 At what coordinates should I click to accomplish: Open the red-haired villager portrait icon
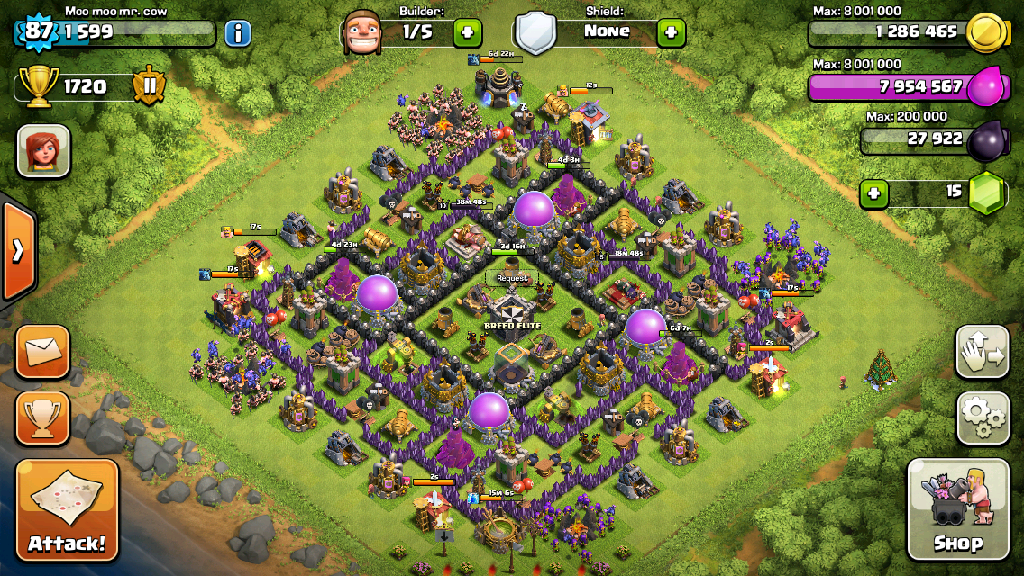click(43, 151)
